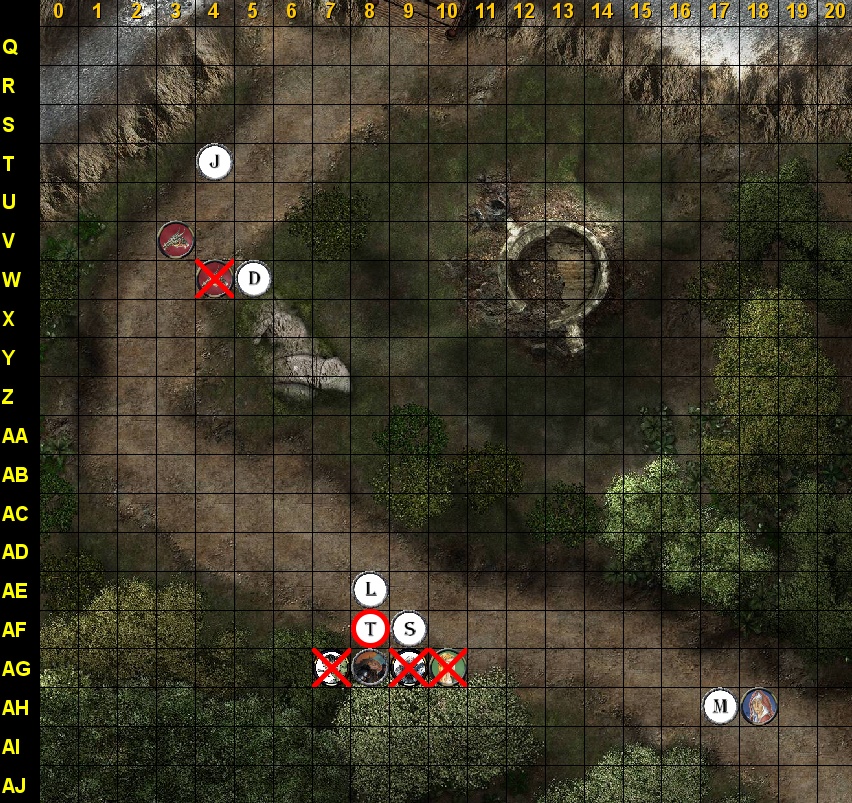Screen dimensions: 852x803
Task: Select the white token labeled L
Action: 370,589
